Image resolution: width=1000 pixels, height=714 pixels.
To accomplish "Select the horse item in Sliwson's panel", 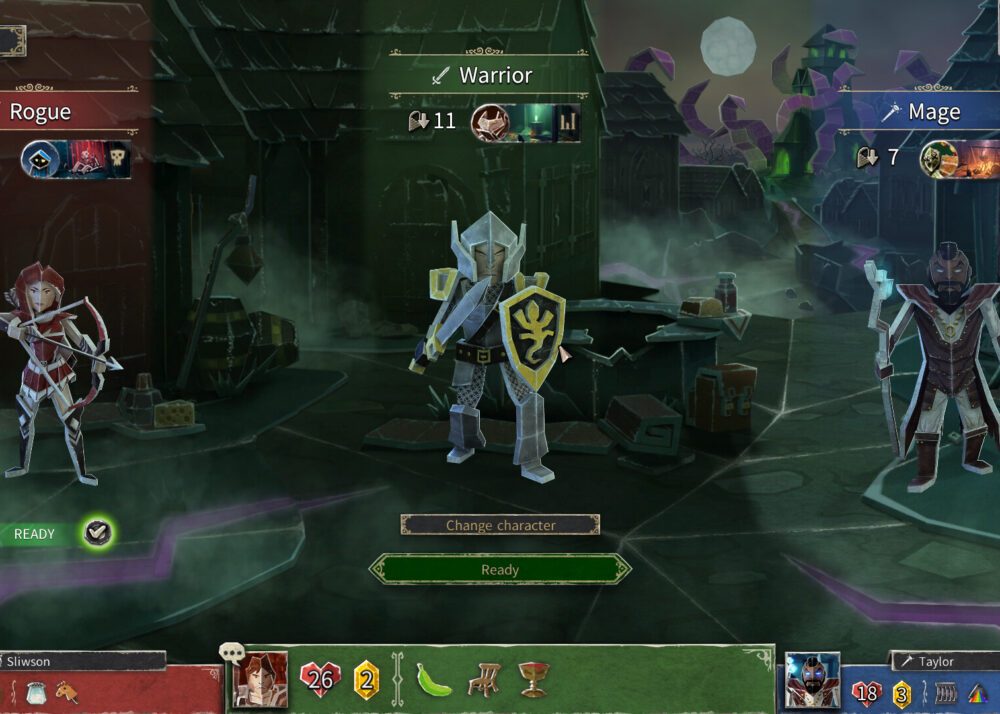I will pos(66,691).
